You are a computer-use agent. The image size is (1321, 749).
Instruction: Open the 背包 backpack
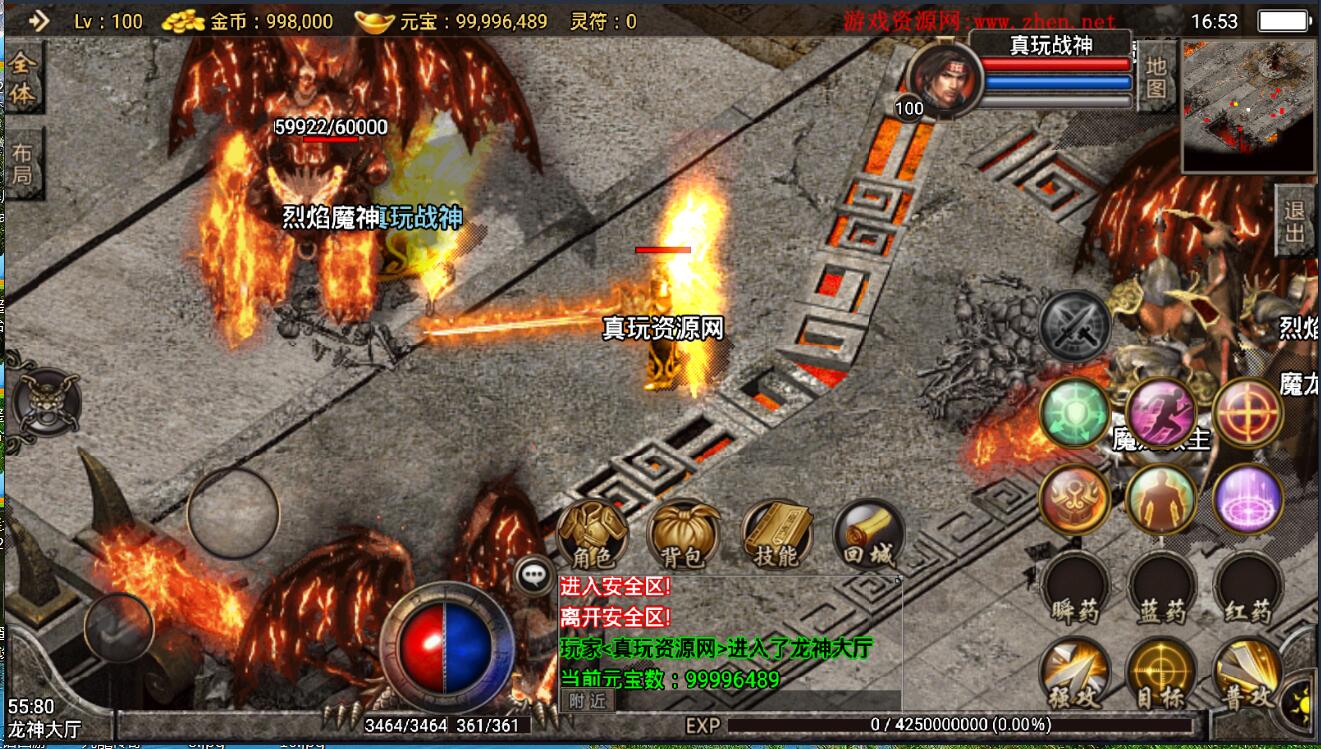click(x=685, y=534)
